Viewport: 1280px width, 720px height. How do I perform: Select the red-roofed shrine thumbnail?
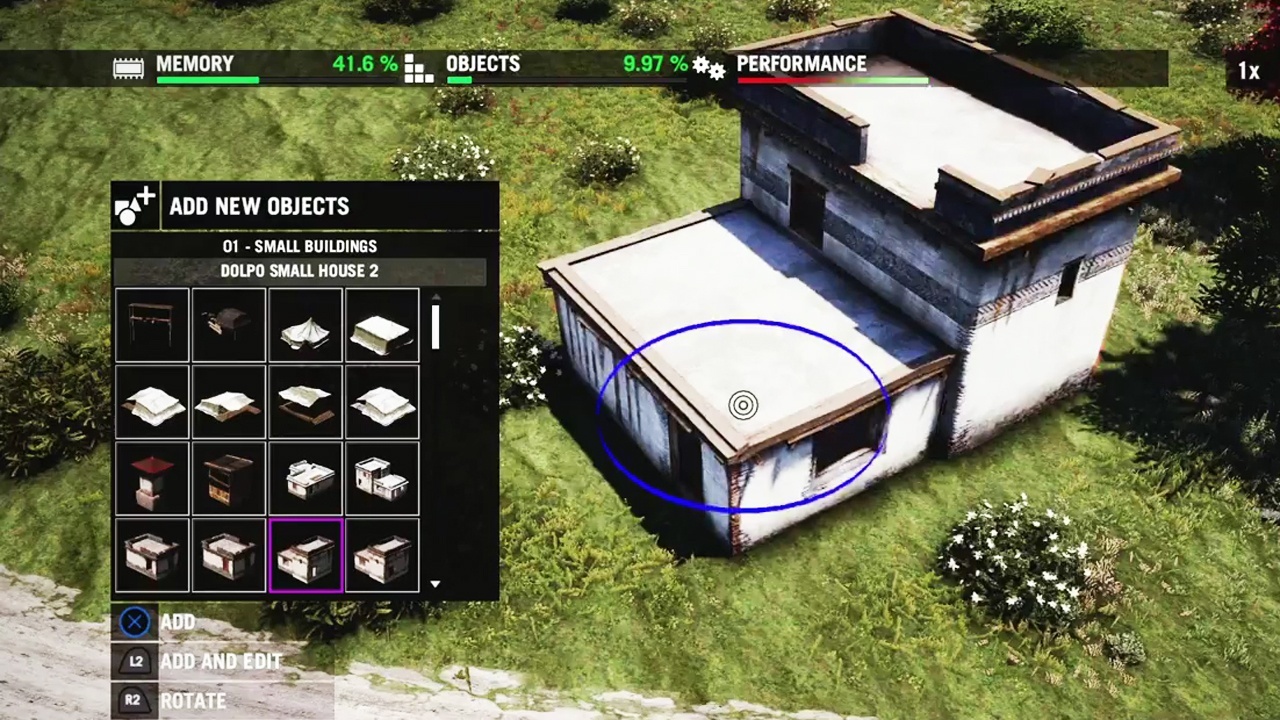[152, 479]
